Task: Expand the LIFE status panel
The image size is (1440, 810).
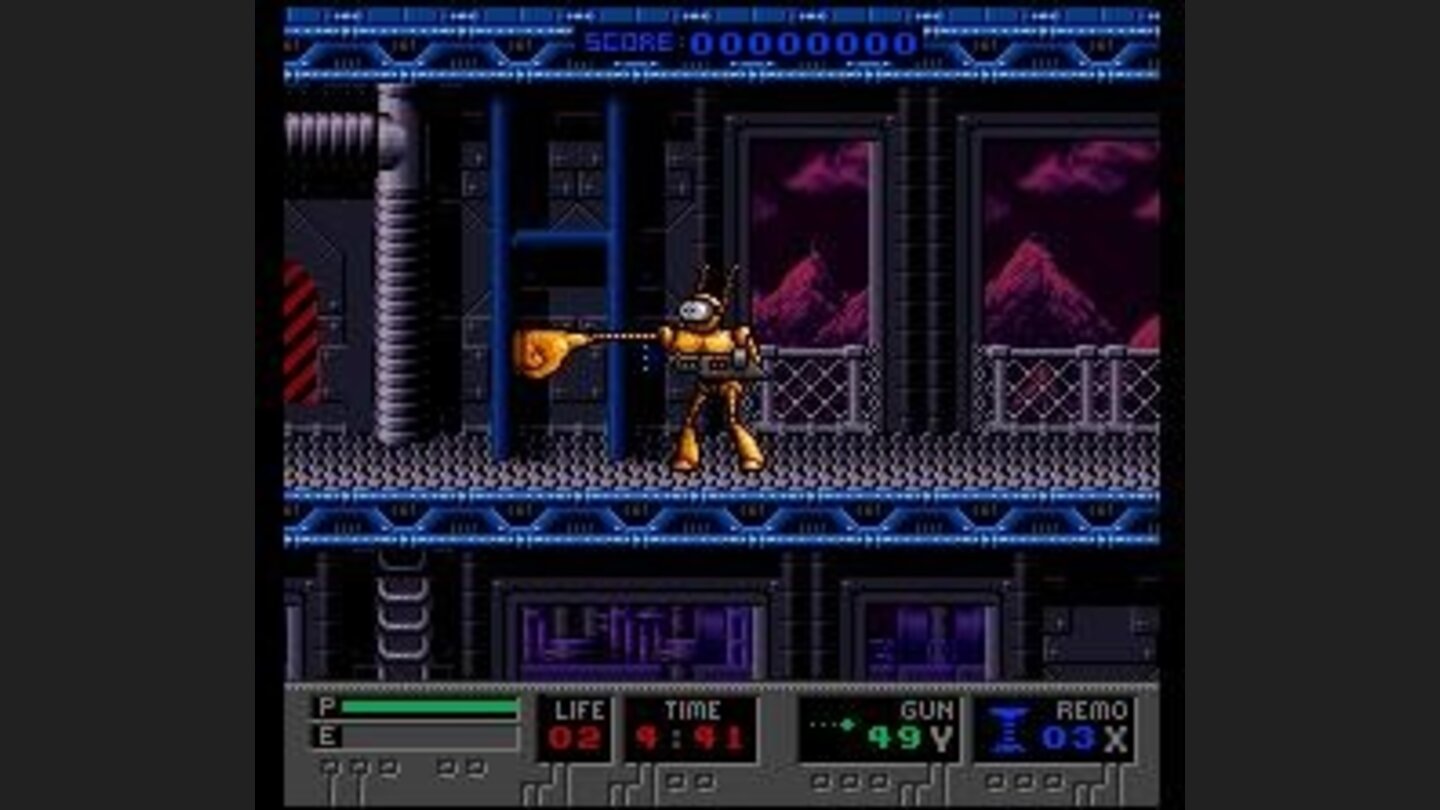Action: tap(575, 725)
